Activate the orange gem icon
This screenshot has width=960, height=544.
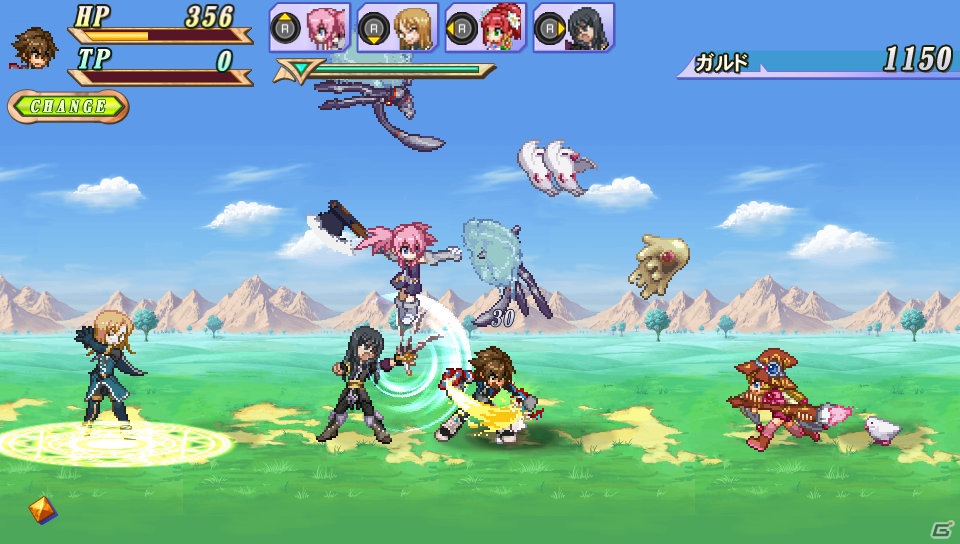42,509
